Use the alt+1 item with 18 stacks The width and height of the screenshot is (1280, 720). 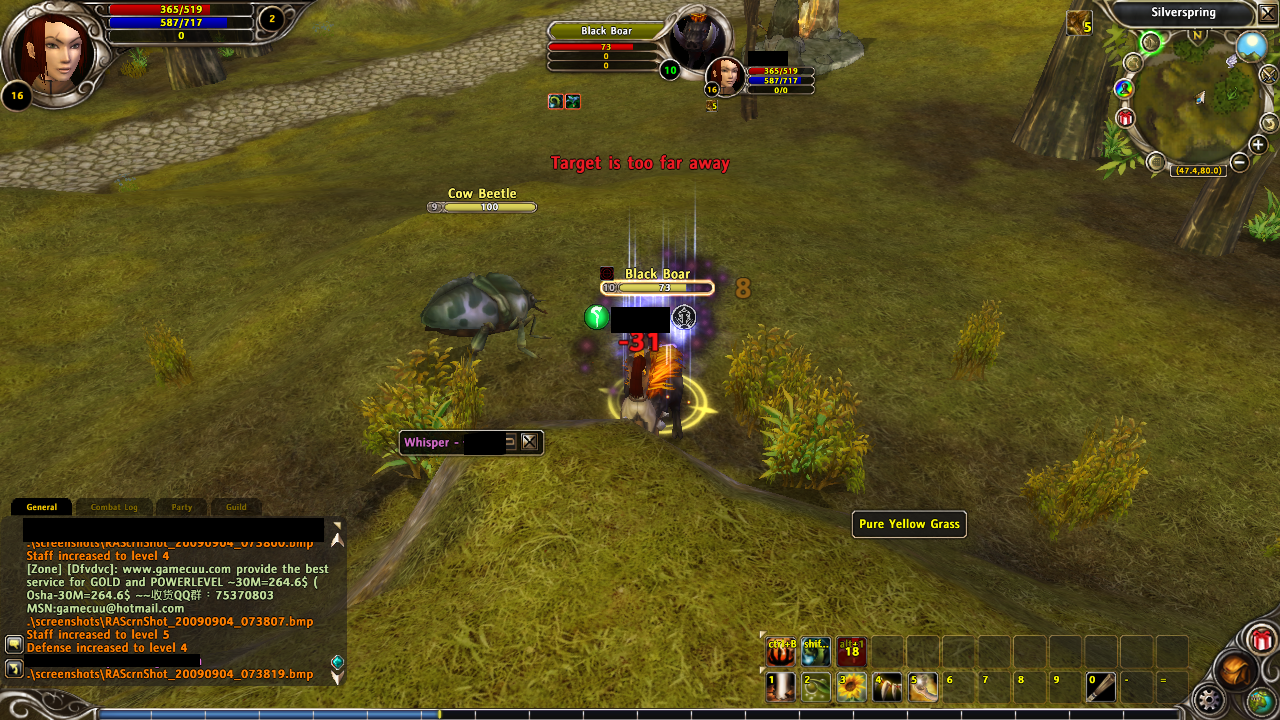point(852,652)
